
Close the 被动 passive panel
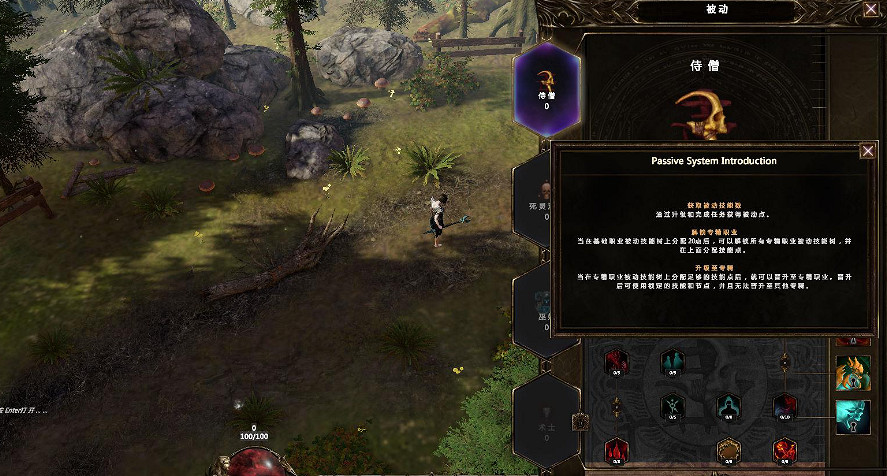[x=871, y=9]
